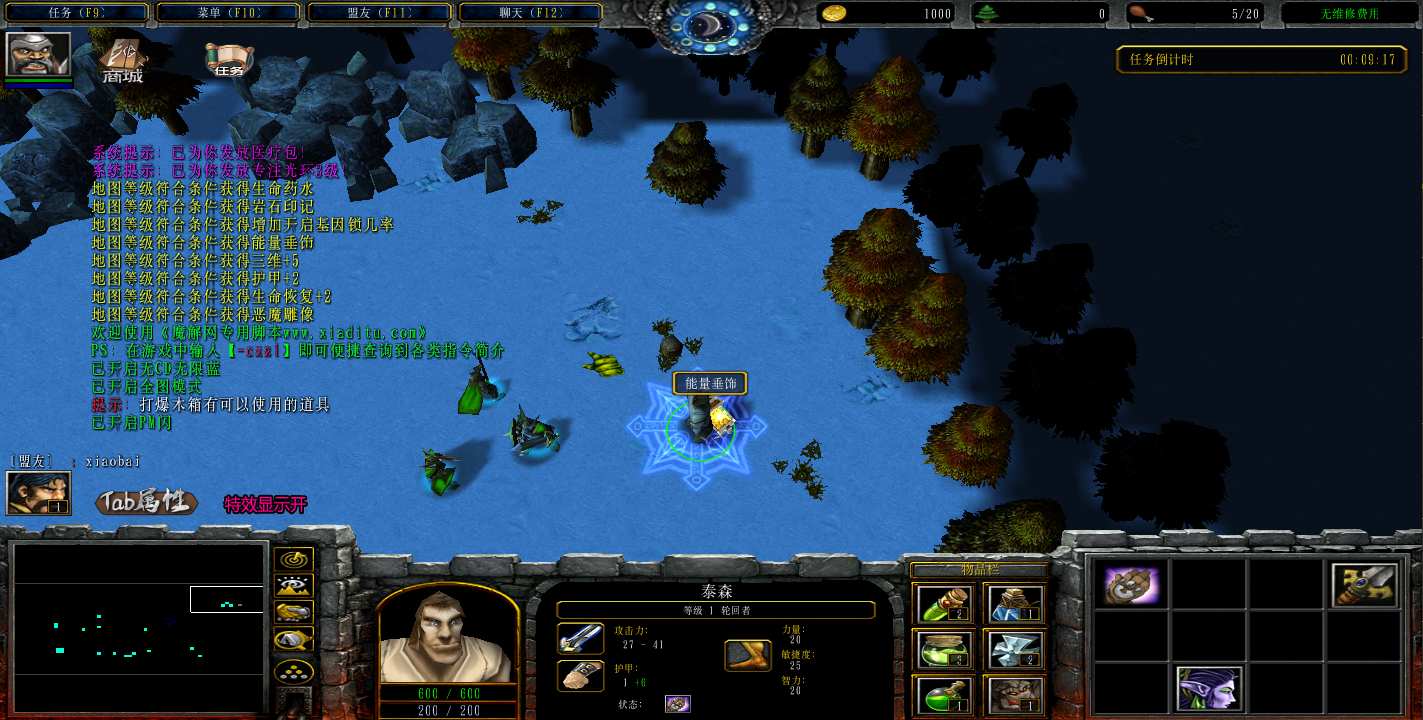Activate the purple gauntlet ability

1131,585
